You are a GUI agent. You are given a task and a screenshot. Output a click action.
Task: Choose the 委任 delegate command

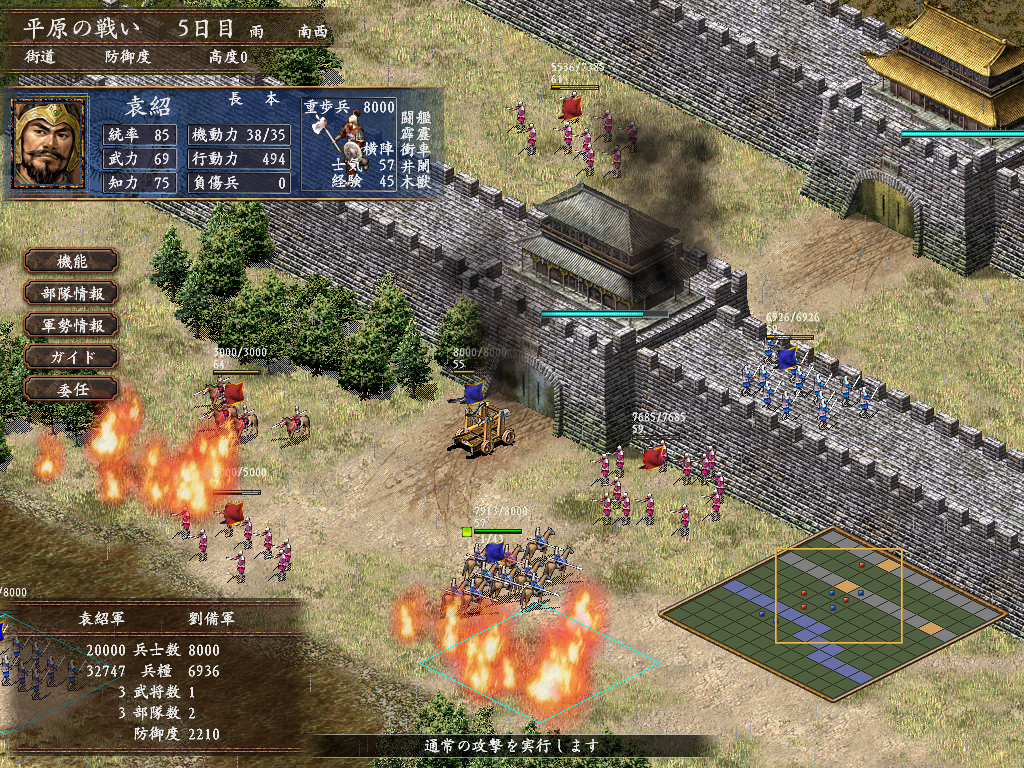click(x=71, y=388)
